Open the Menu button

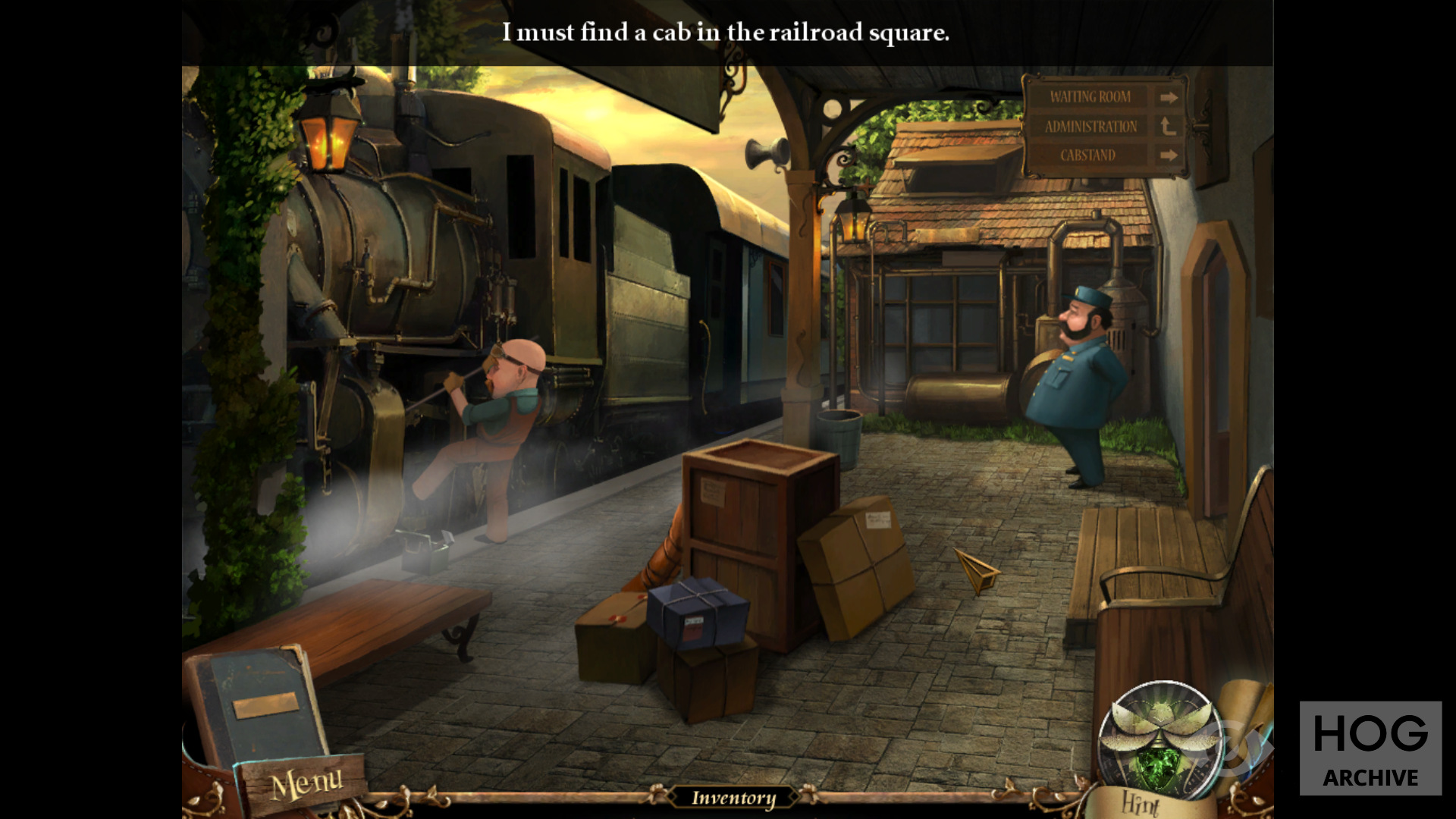pos(306,783)
